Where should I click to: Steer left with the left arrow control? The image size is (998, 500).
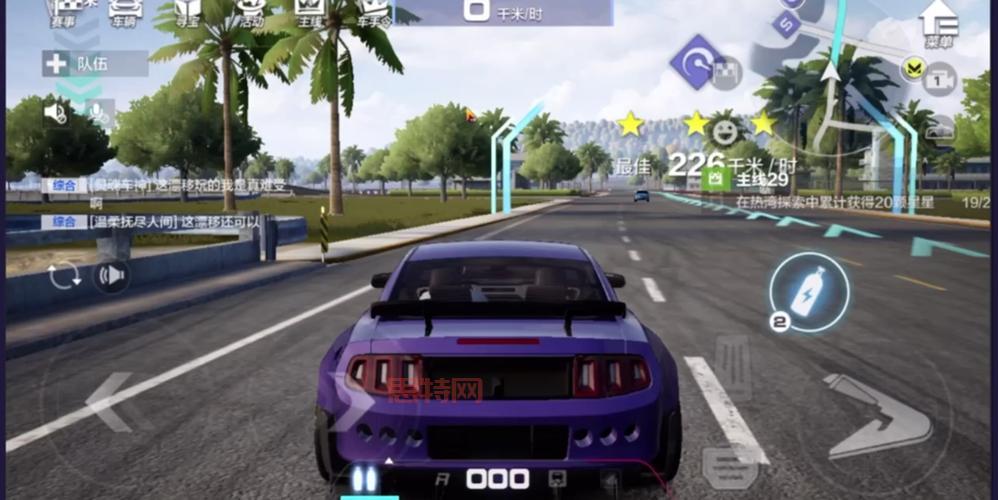click(109, 401)
